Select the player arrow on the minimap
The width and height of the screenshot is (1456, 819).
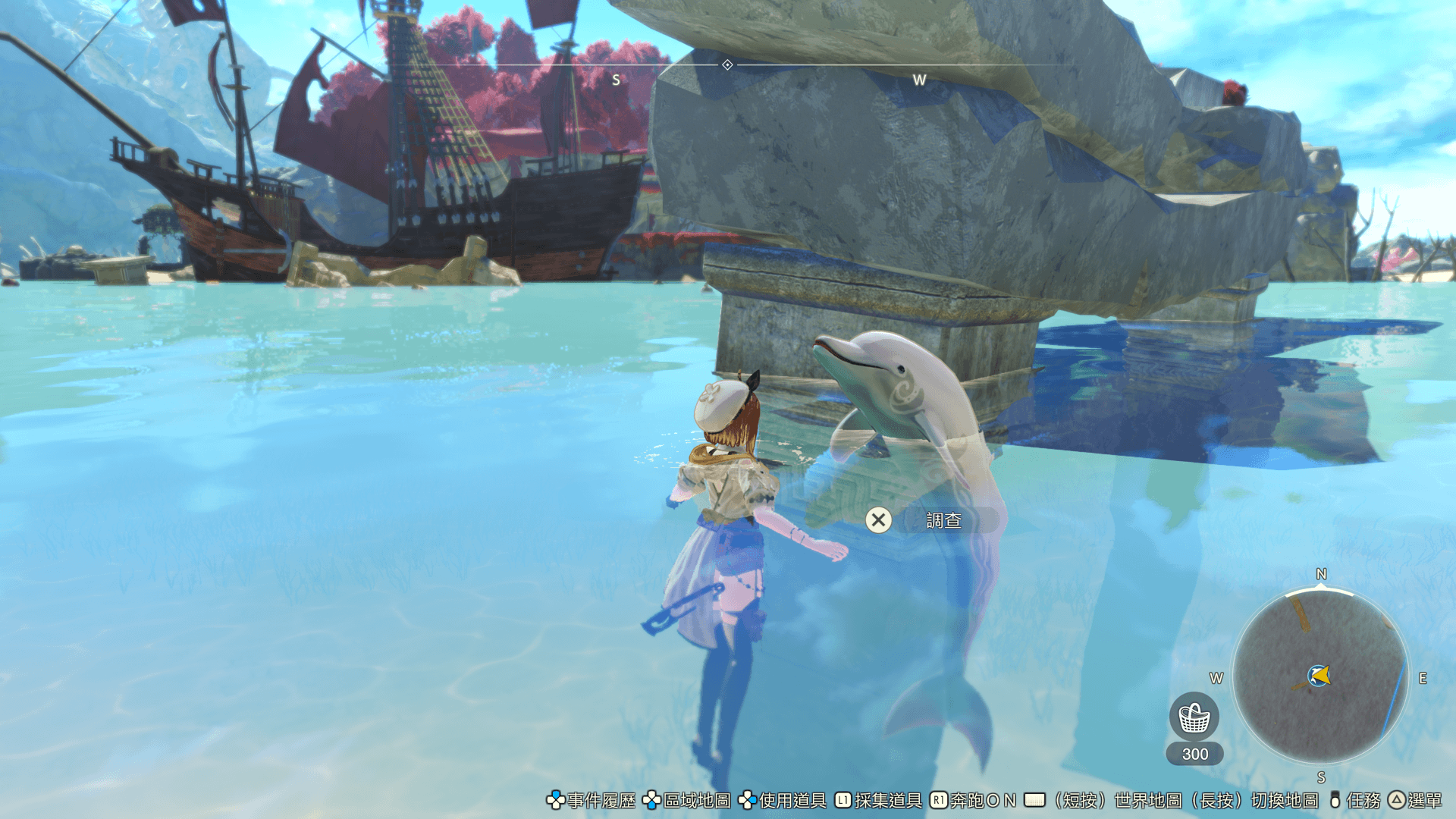[x=1319, y=675]
